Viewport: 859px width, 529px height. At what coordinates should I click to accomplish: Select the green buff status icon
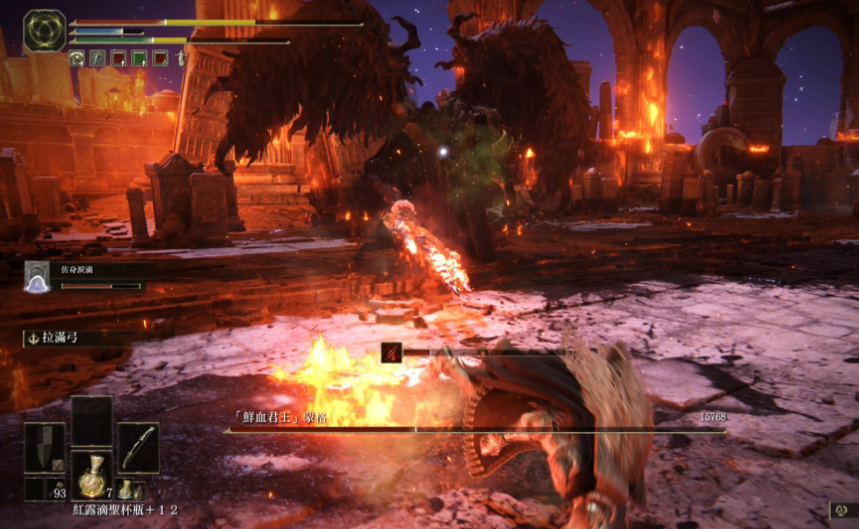coord(138,58)
